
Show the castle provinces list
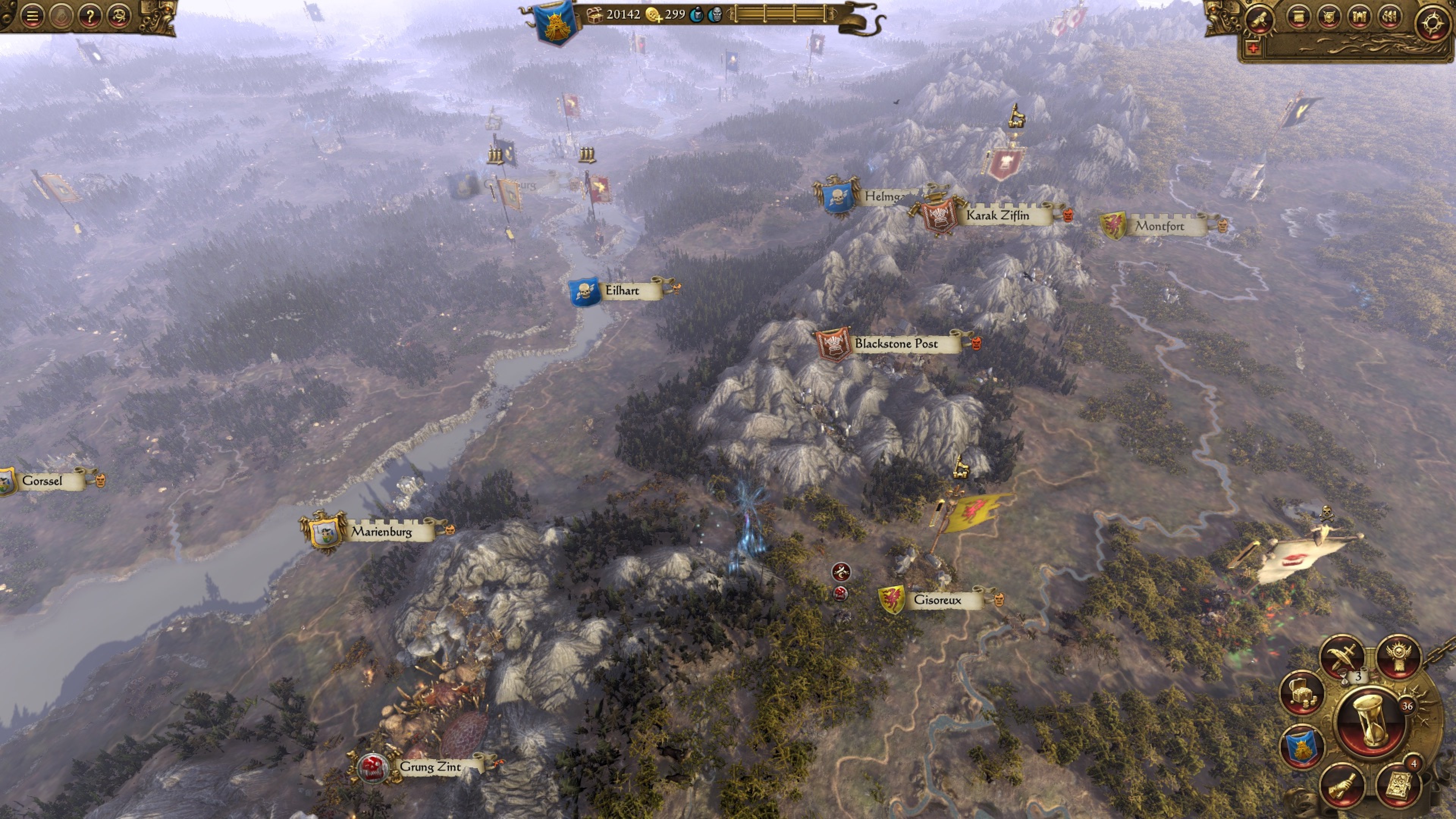pyautogui.click(x=1359, y=17)
